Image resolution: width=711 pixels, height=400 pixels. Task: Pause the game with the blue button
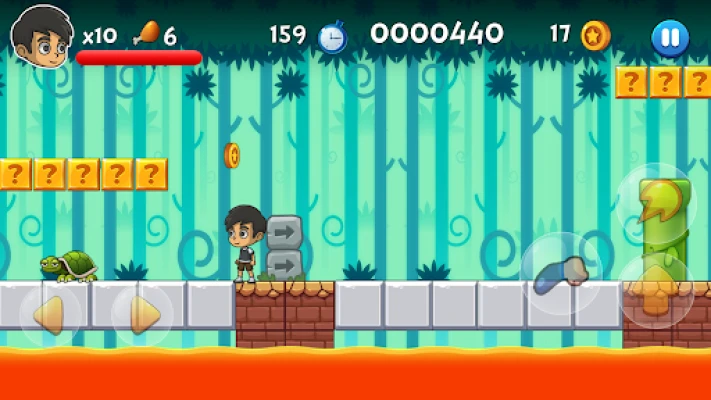669,38
